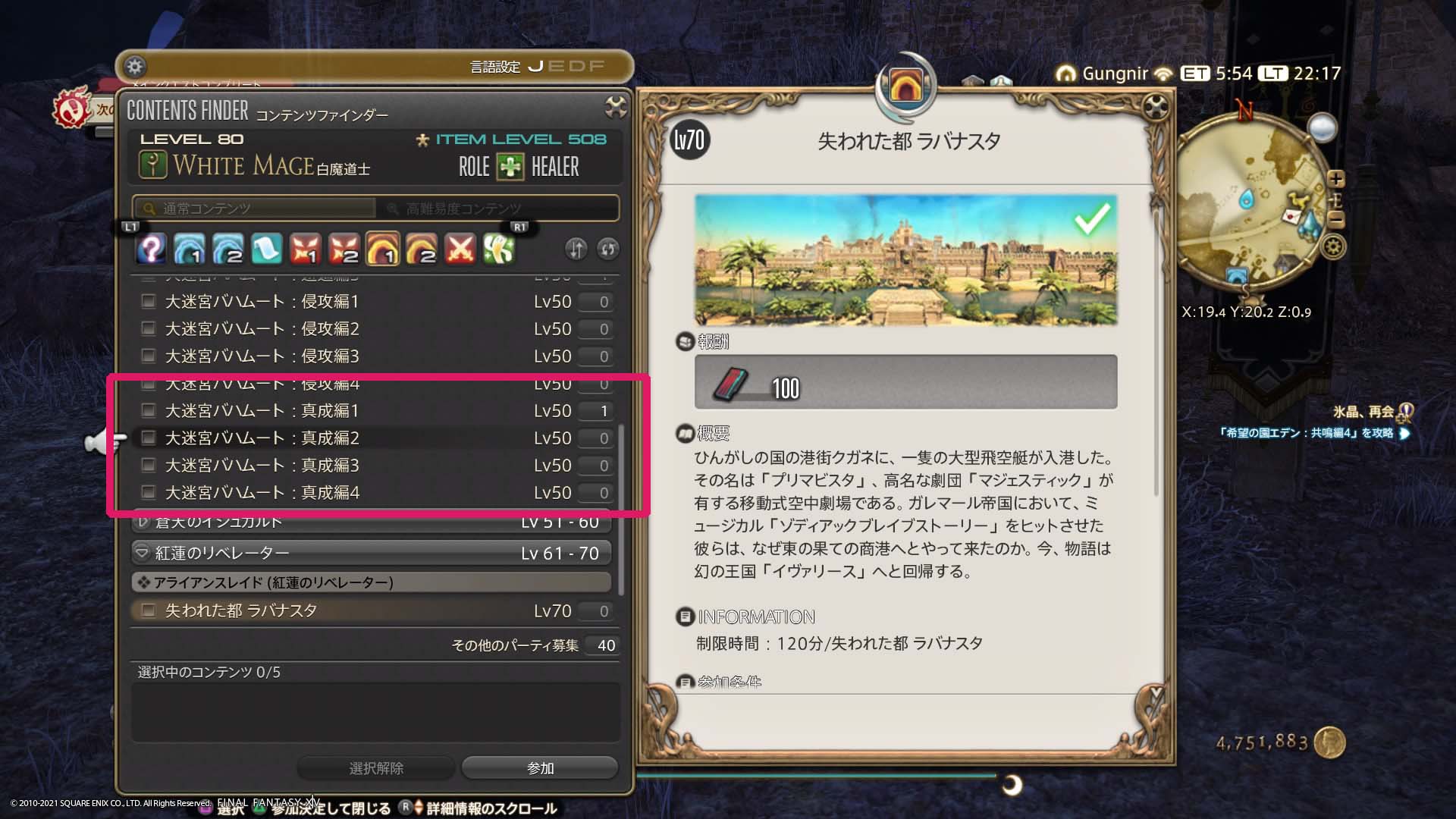Collapse the 紅蓮のリベレーター Lv 61-70 section
This screenshot has width=1456, height=819.
coord(141,554)
